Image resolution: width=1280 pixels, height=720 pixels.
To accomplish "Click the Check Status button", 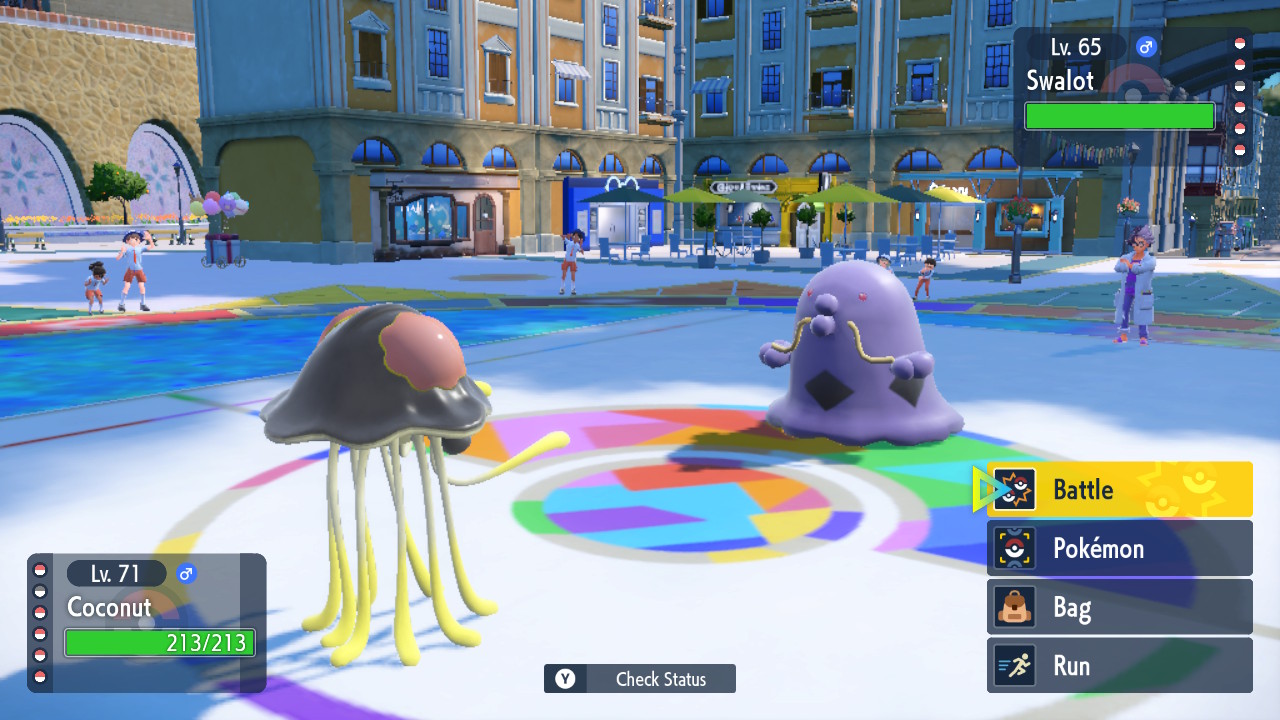I will pyautogui.click(x=640, y=679).
